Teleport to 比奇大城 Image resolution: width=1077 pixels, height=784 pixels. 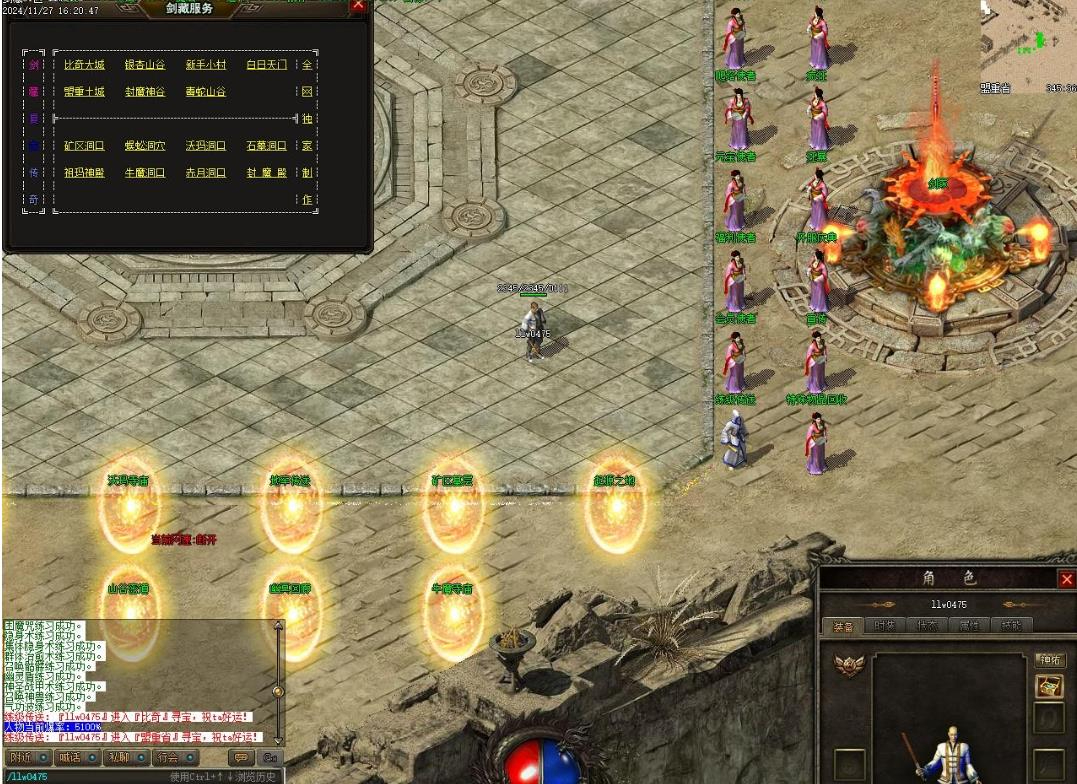(84, 65)
